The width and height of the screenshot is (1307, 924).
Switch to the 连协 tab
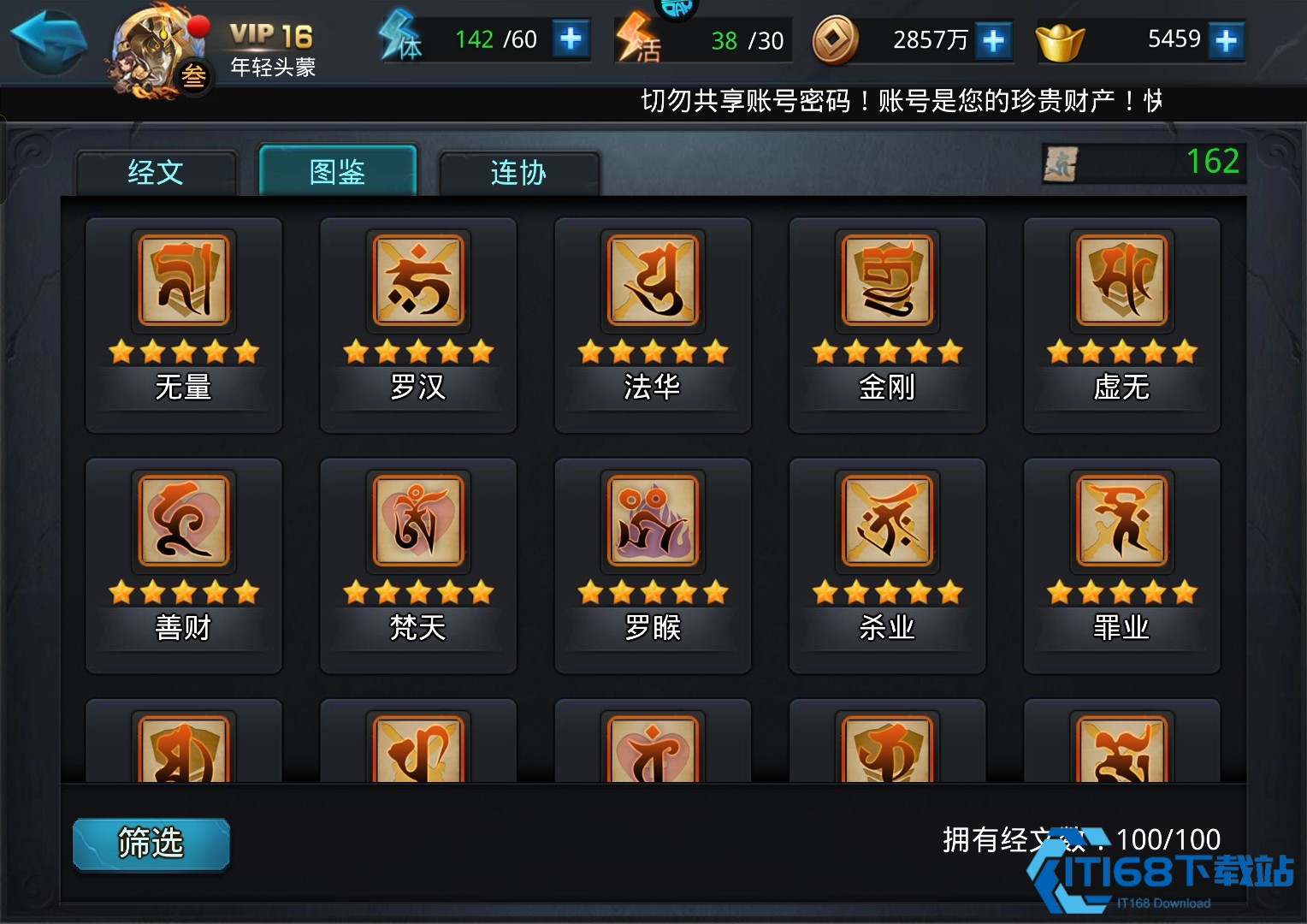point(518,173)
